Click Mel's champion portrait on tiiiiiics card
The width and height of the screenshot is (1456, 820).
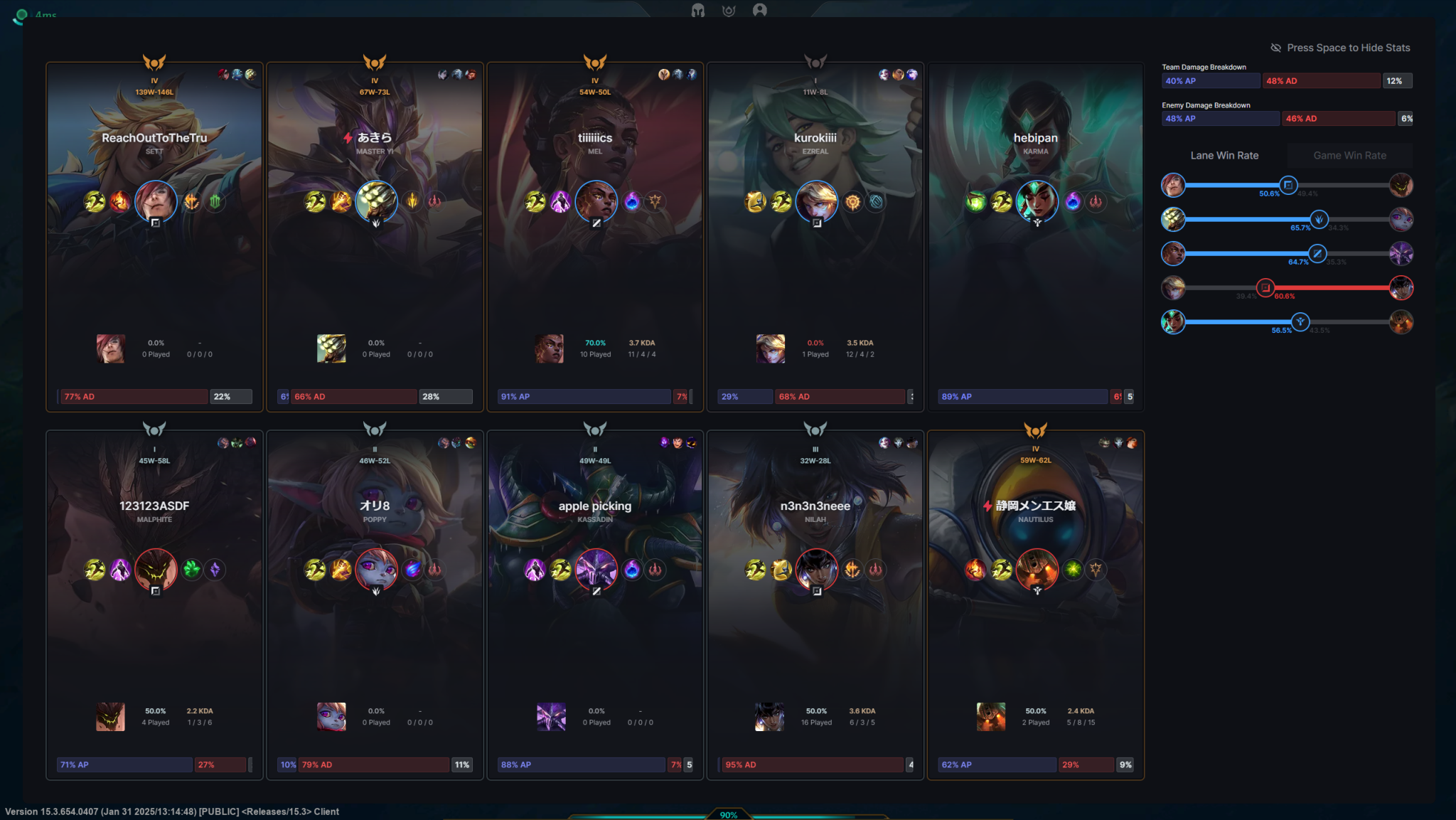pos(596,201)
